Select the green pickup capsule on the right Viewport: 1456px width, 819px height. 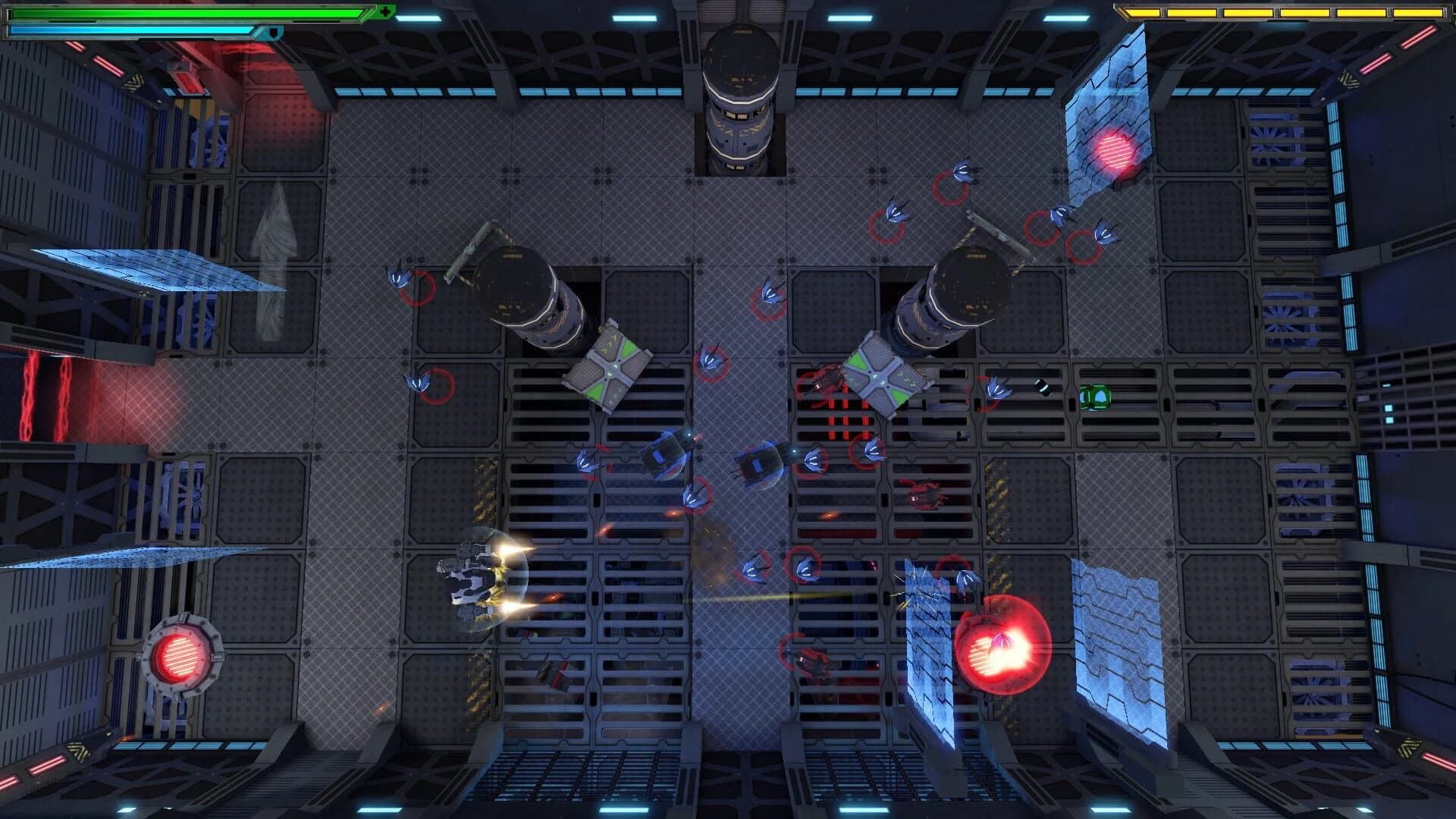click(x=1096, y=397)
